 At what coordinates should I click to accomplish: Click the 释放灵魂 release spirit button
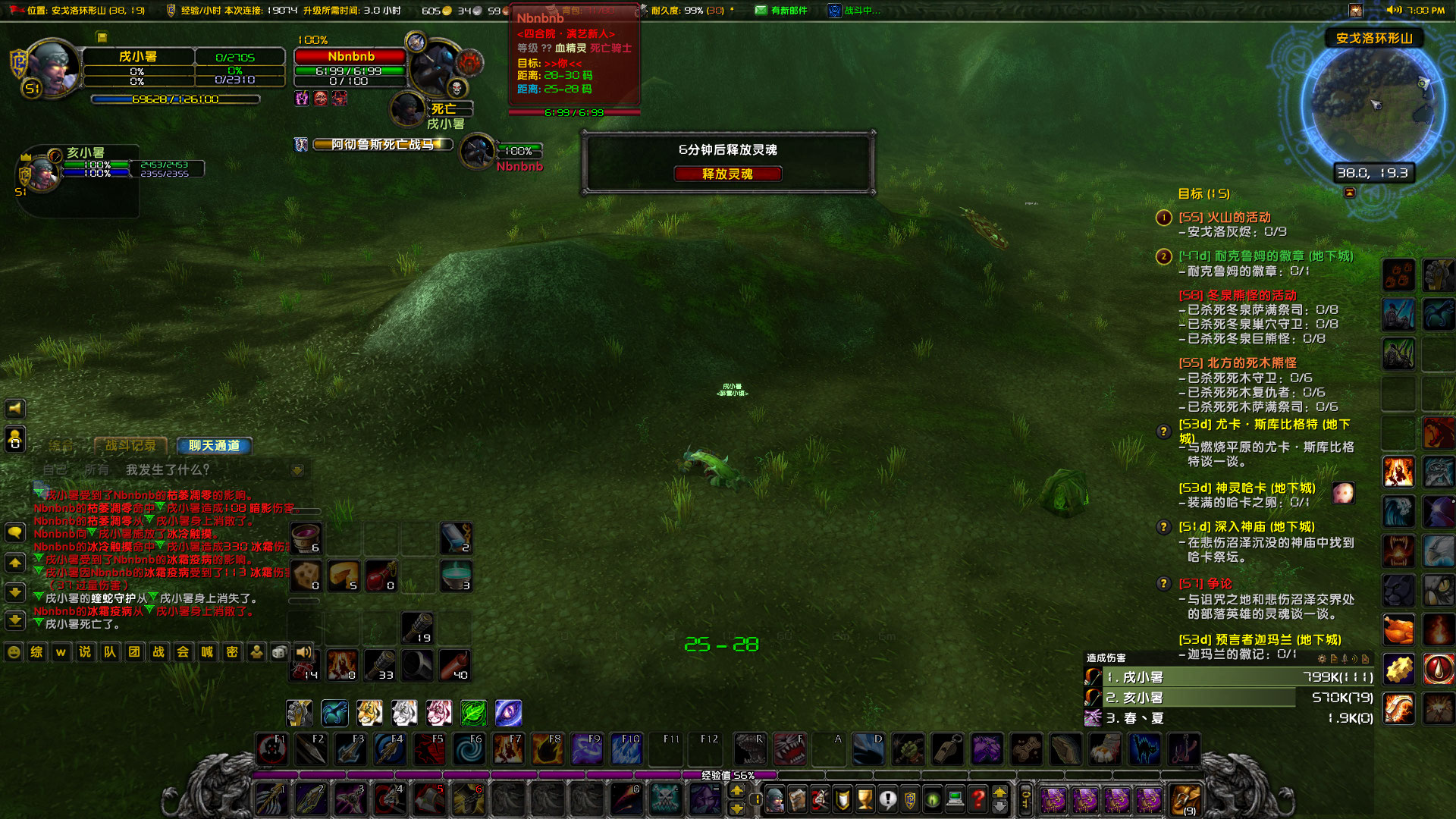point(727,174)
